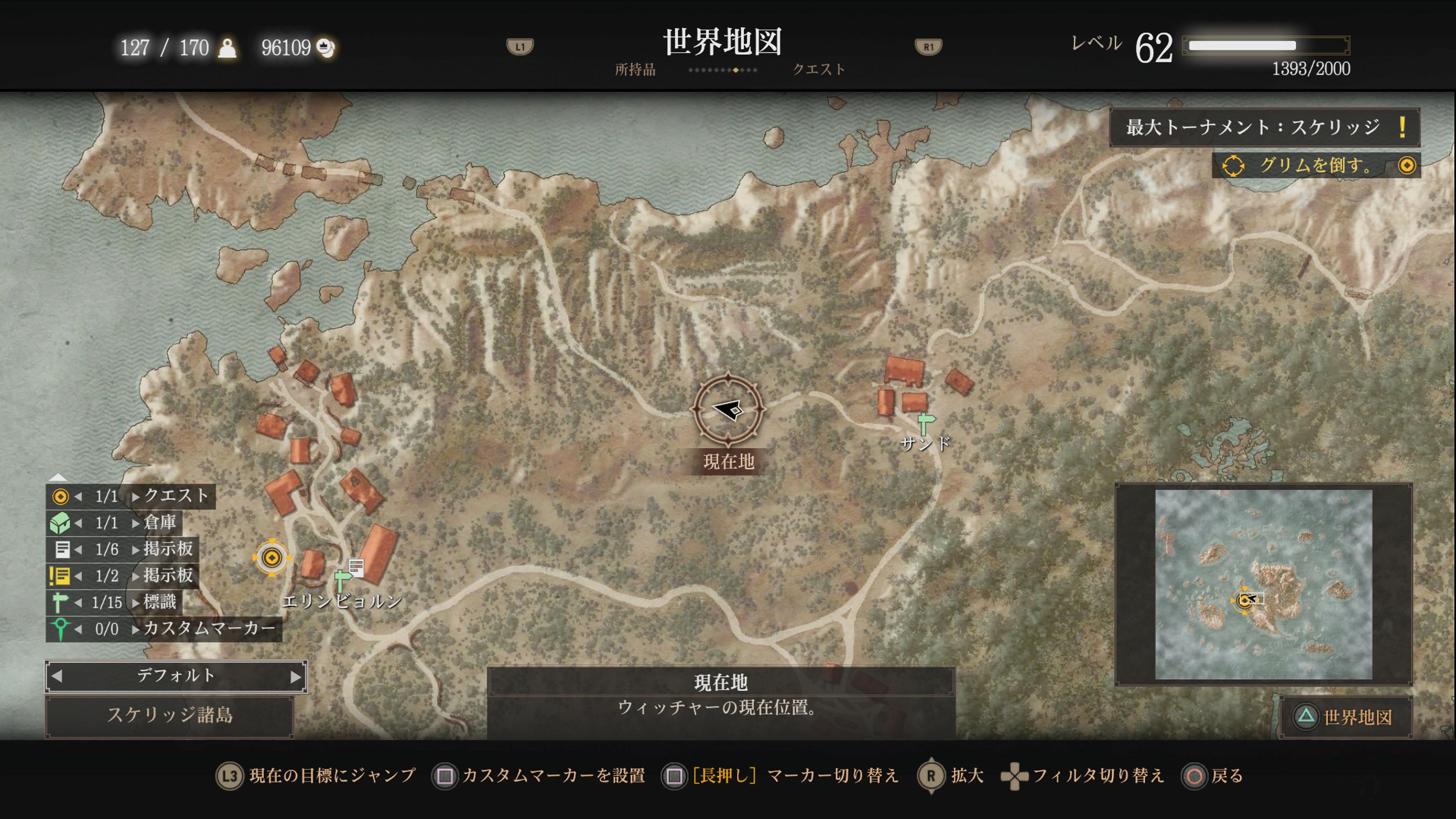Select the サンド signpost marker

[x=925, y=424]
